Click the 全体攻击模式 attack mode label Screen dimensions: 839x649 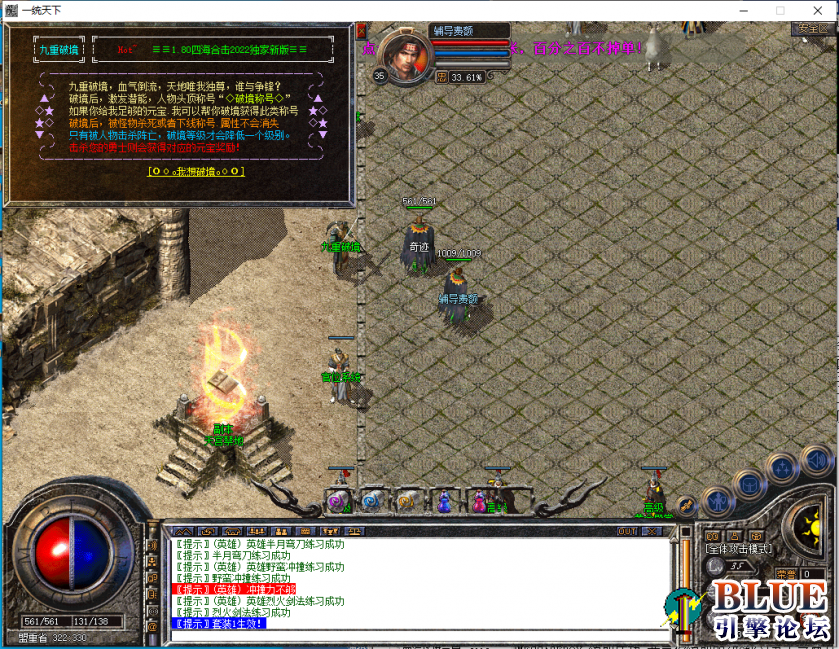coord(738,549)
